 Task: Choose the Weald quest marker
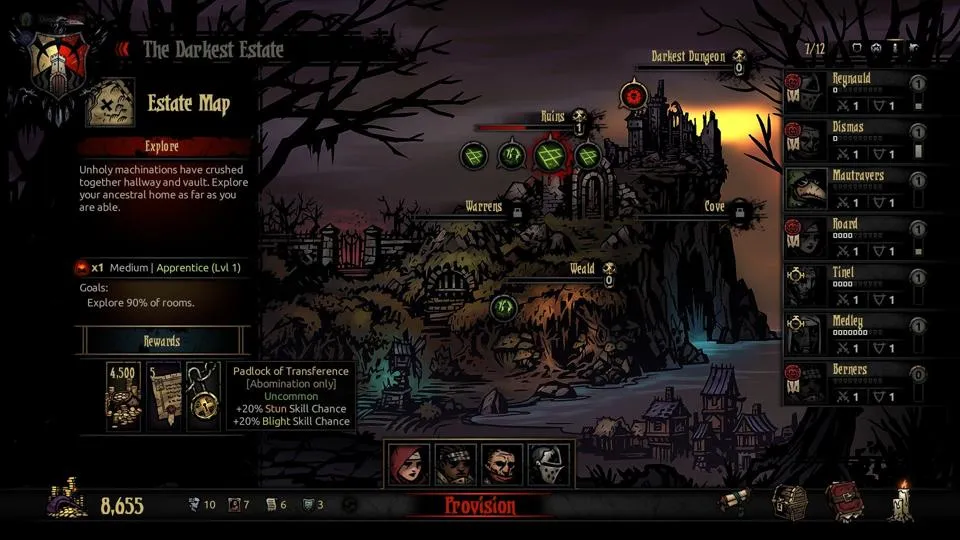pyautogui.click(x=503, y=307)
